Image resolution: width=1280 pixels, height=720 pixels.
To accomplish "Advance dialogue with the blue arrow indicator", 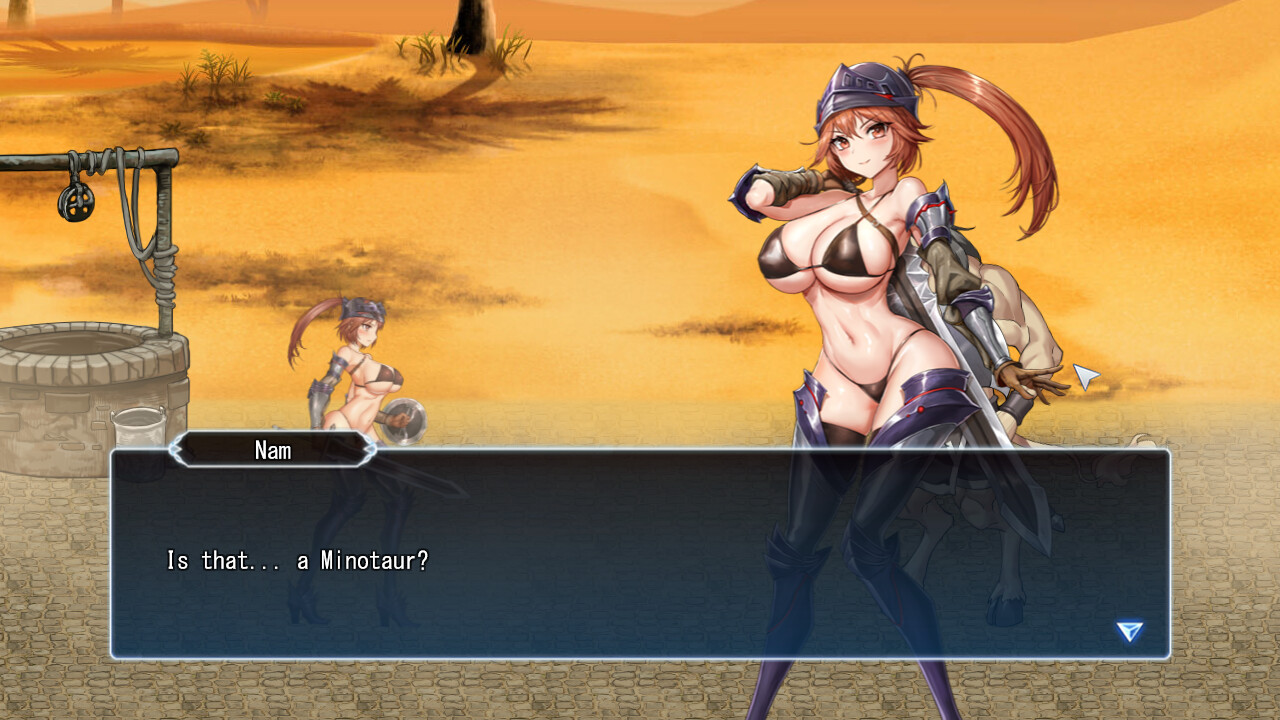I will [x=1129, y=631].
